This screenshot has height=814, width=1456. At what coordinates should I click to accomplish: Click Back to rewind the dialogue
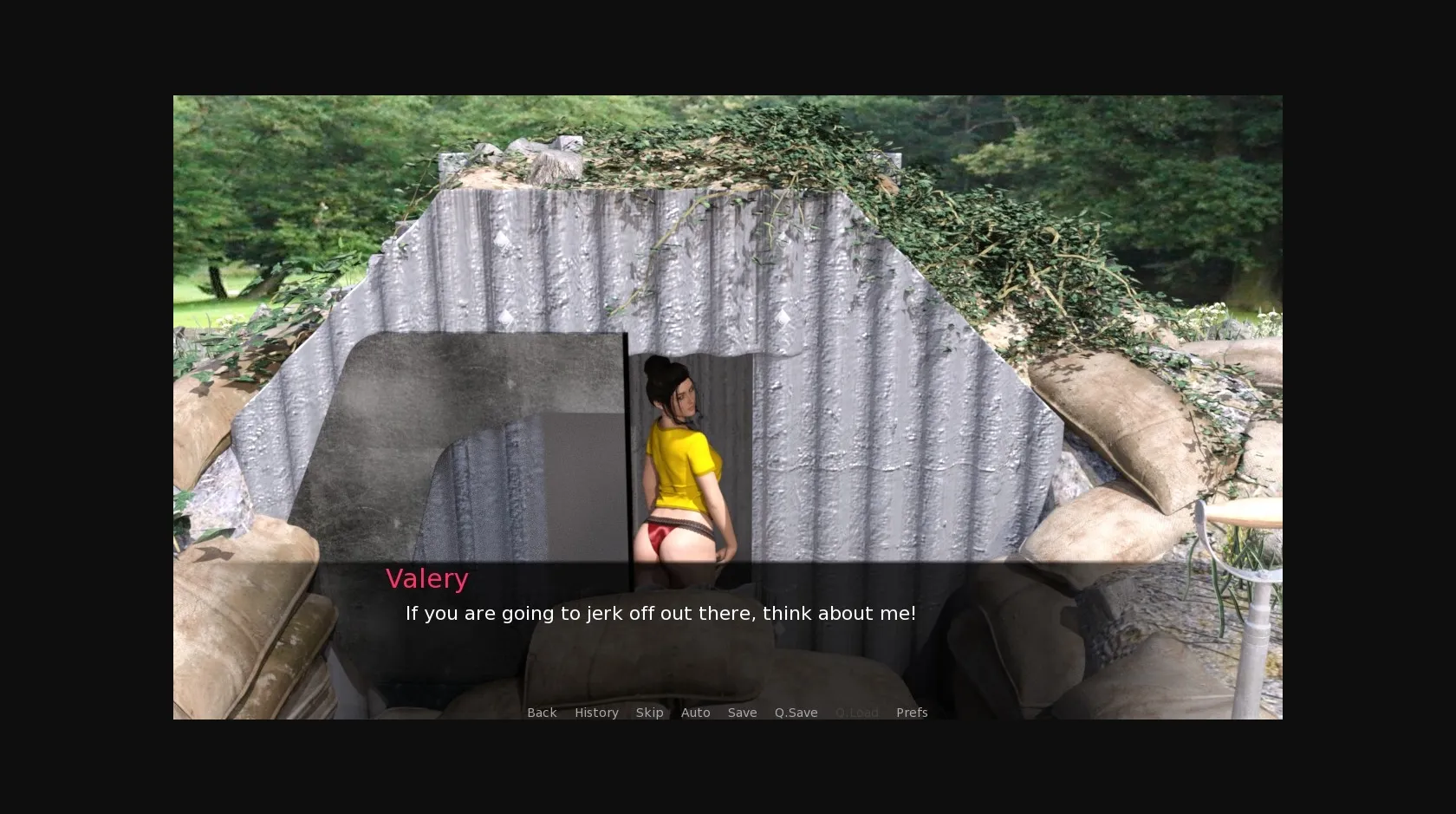pos(542,712)
